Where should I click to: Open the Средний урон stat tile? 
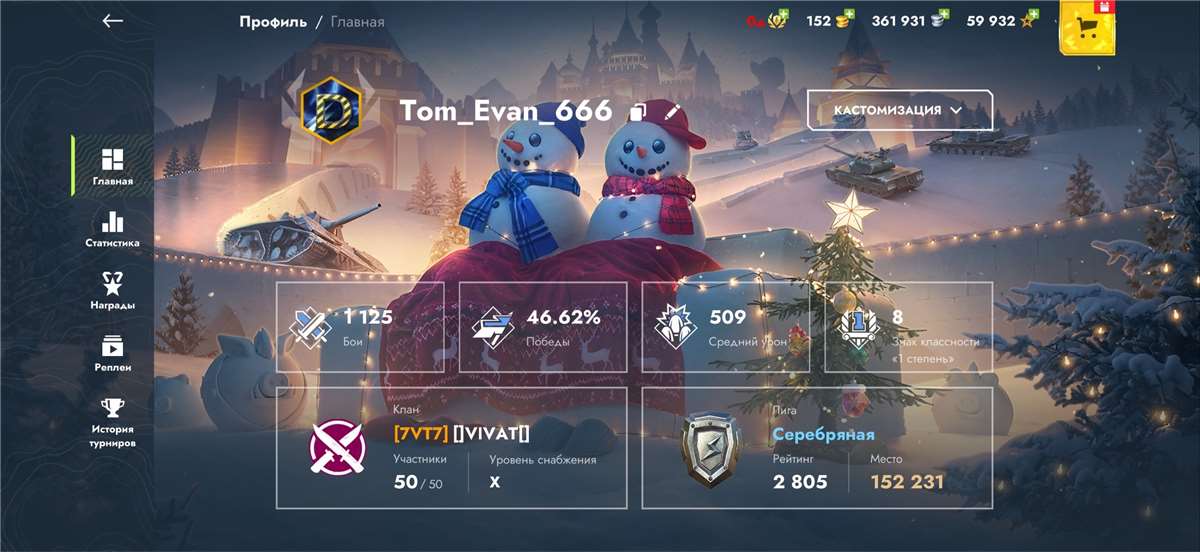coord(725,327)
